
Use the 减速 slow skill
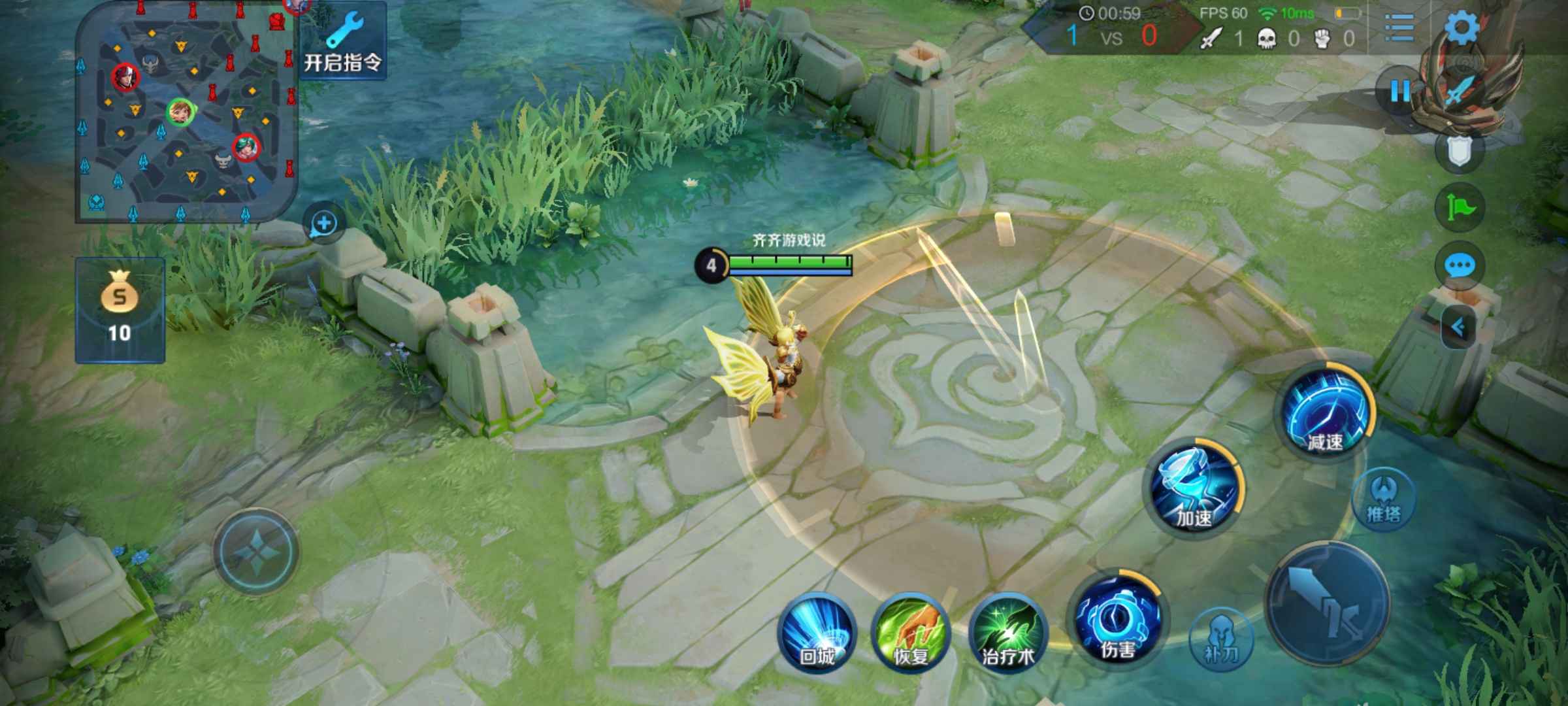click(1325, 412)
